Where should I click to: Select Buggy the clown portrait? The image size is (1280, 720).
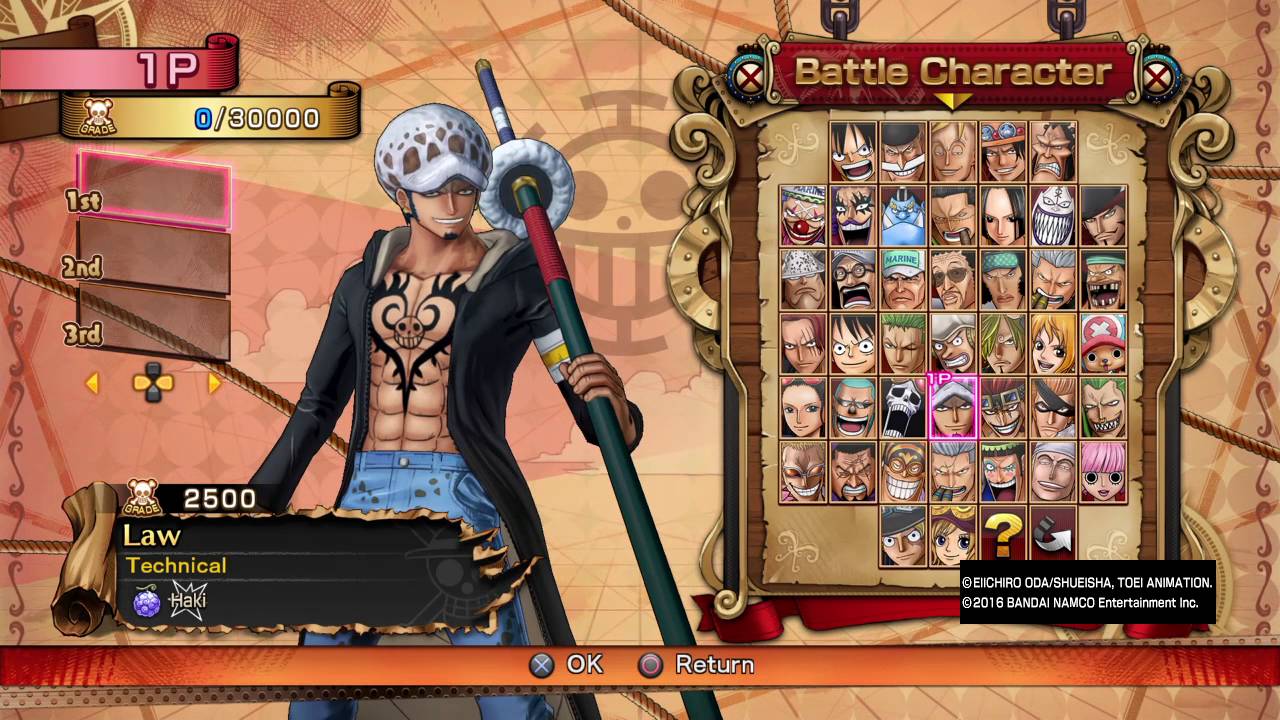803,216
